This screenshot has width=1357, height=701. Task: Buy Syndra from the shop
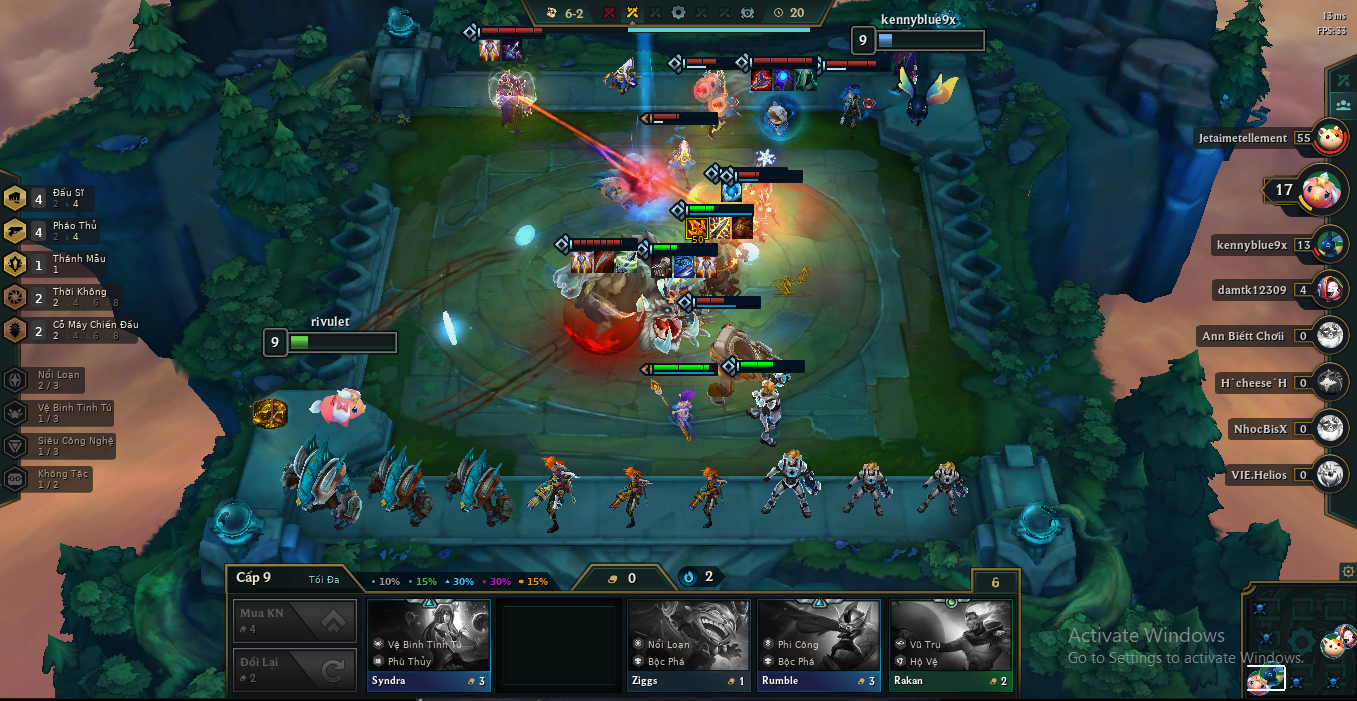point(429,644)
